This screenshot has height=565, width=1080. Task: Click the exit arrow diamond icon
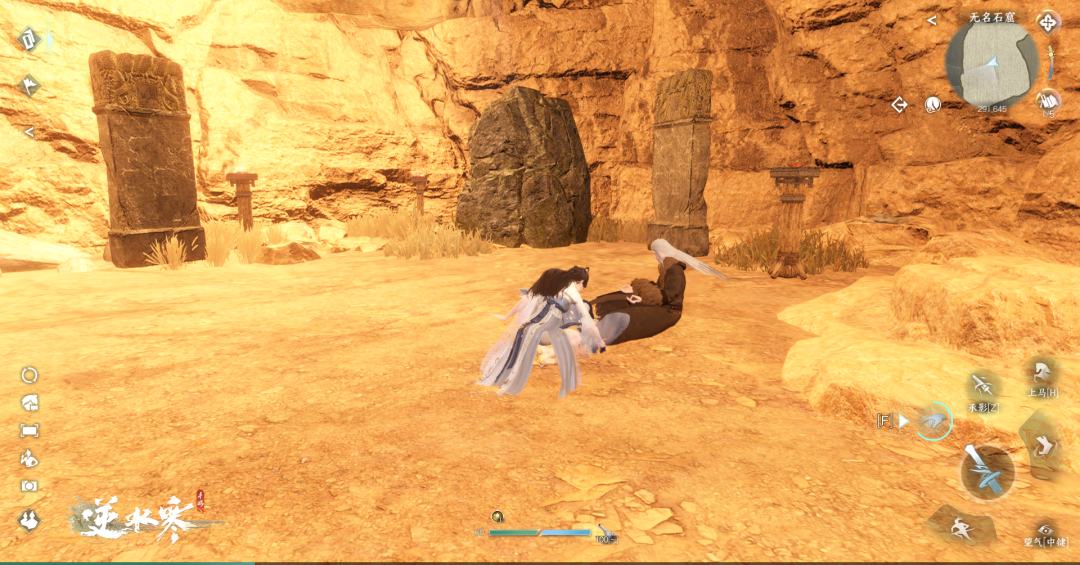coord(899,104)
